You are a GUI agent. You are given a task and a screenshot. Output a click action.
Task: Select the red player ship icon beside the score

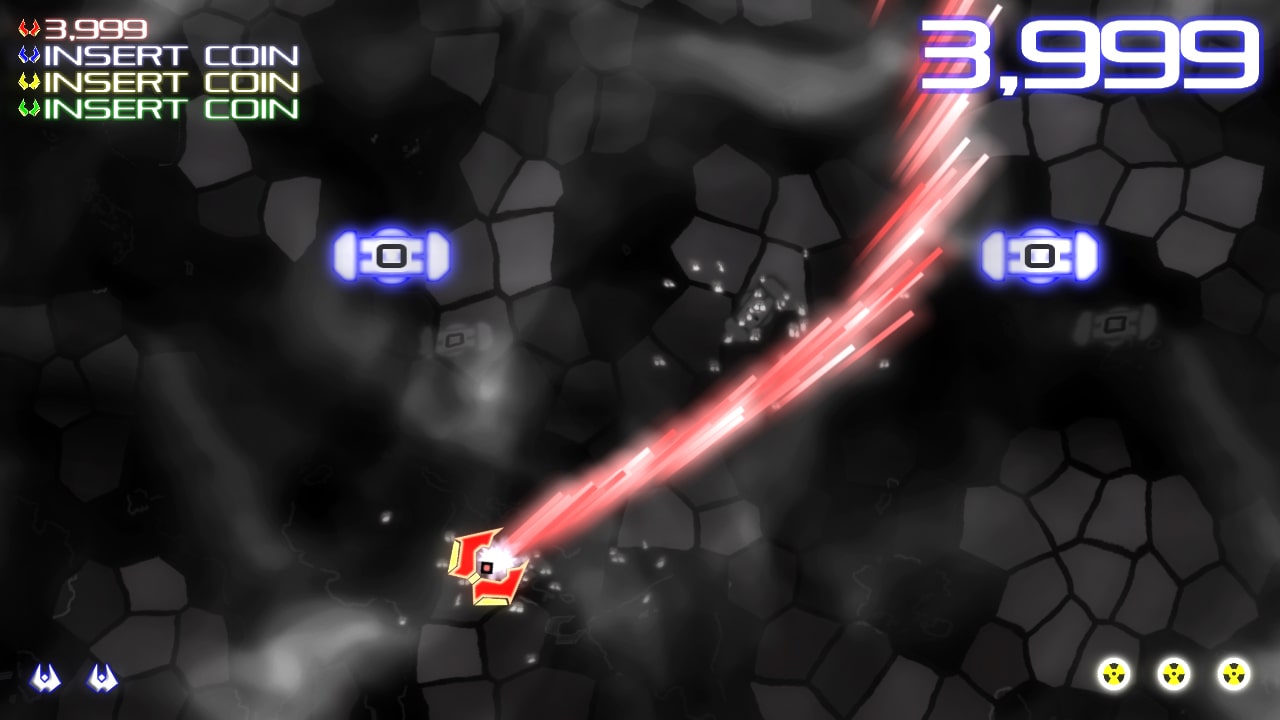coord(30,27)
